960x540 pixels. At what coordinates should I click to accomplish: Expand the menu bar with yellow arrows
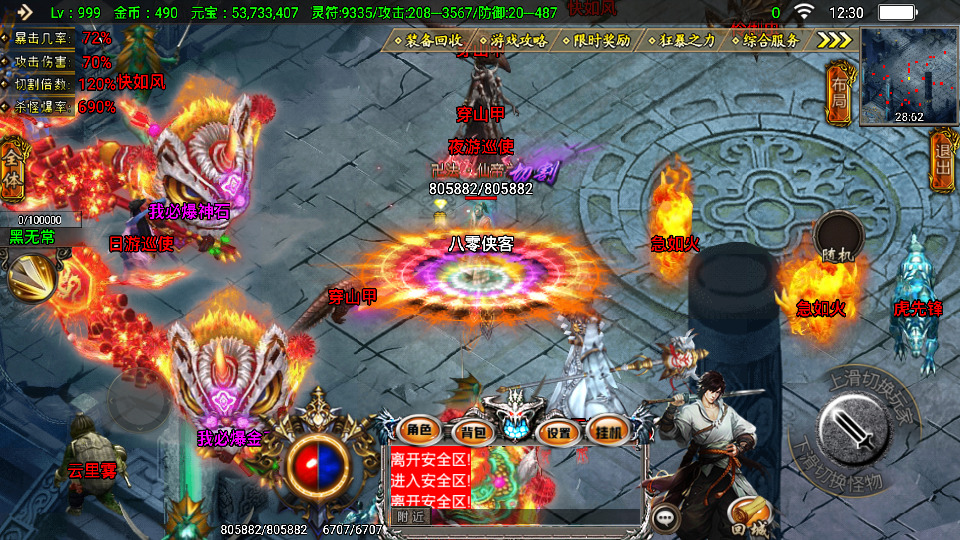(x=834, y=40)
